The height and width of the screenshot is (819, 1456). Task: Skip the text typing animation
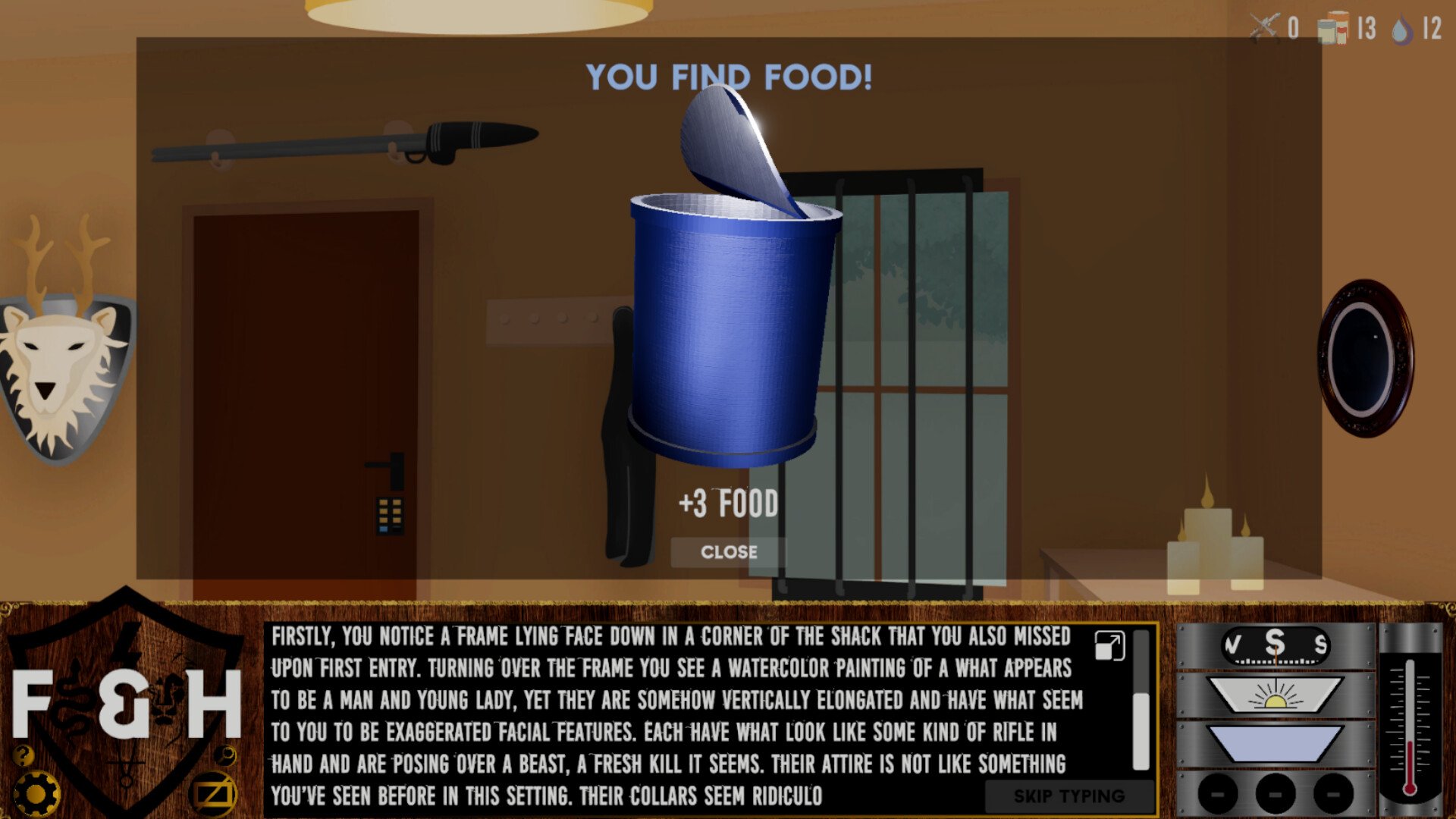coord(1068,796)
